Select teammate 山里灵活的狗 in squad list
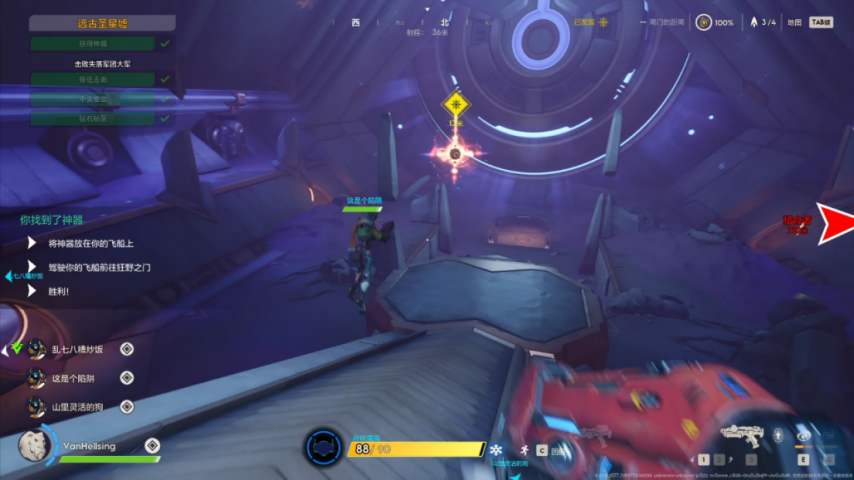This screenshot has width=854, height=480. click(76, 407)
